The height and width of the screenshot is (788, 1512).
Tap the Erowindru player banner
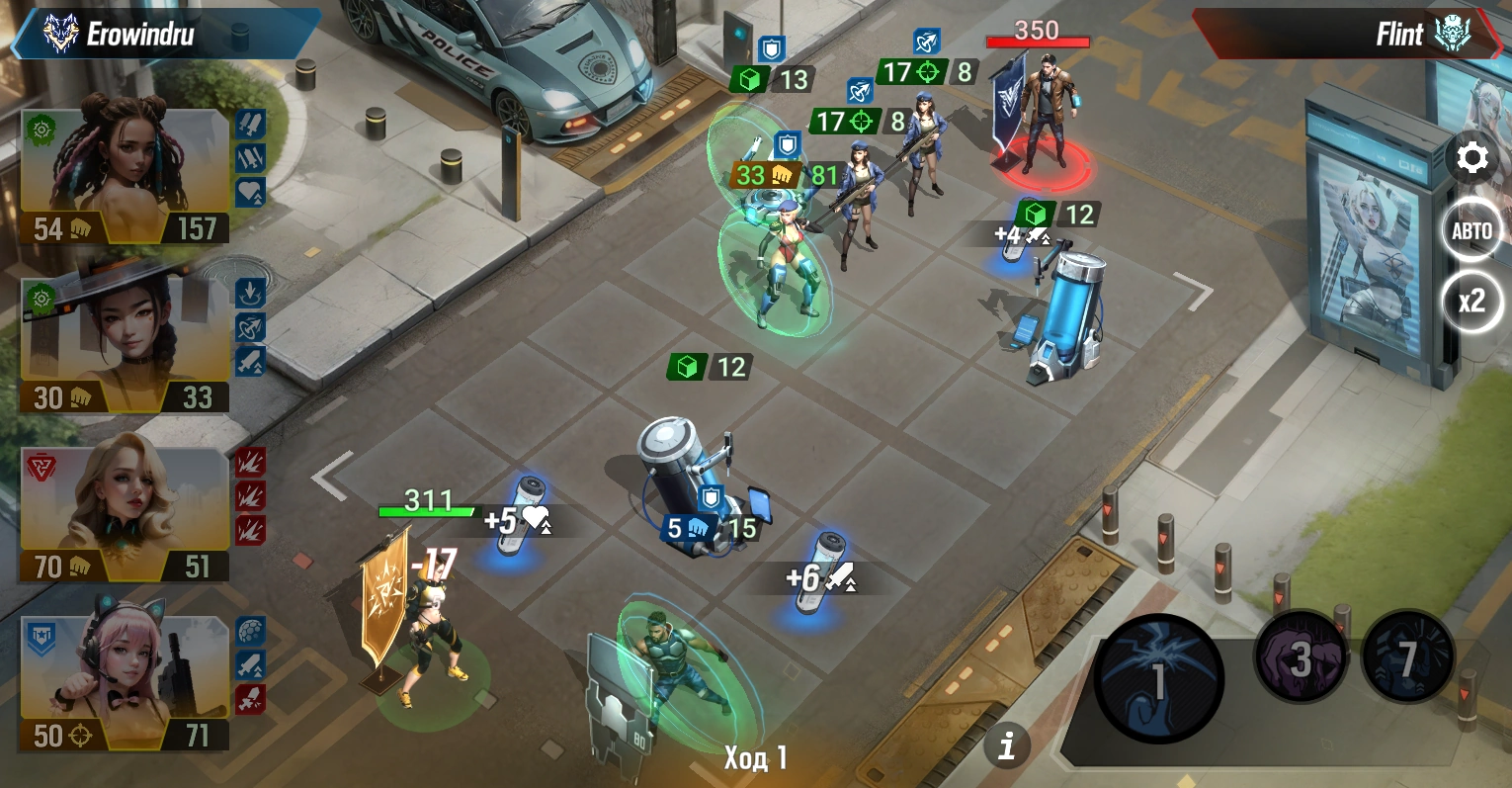[163, 35]
